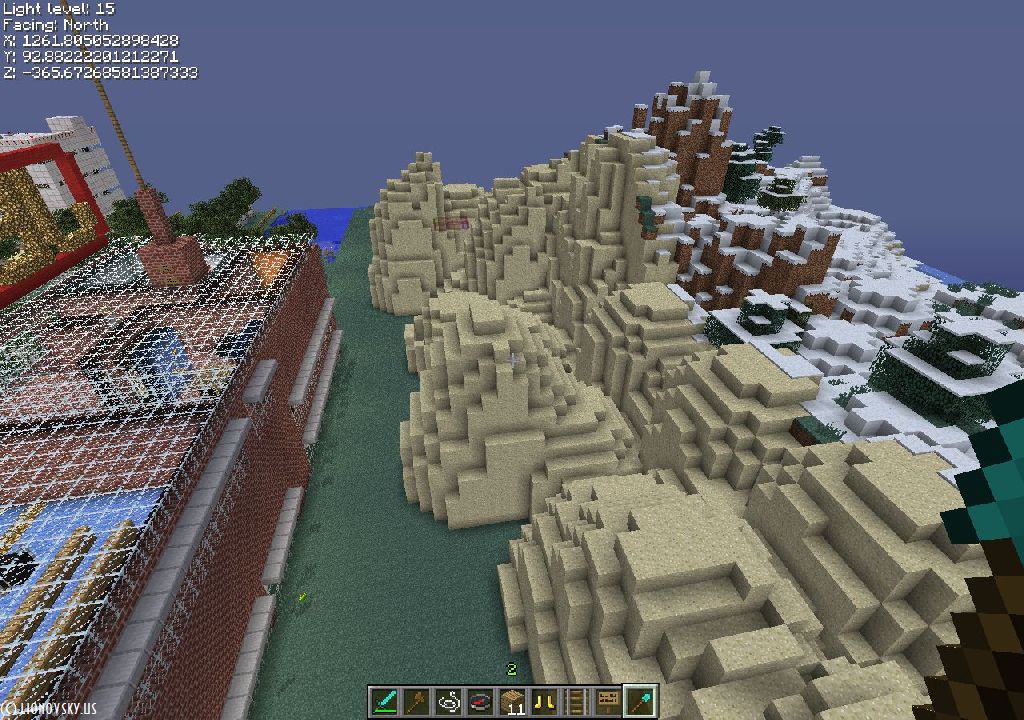Viewport: 1024px width, 720px height.
Task: Select the string item slot
Action: [449, 701]
